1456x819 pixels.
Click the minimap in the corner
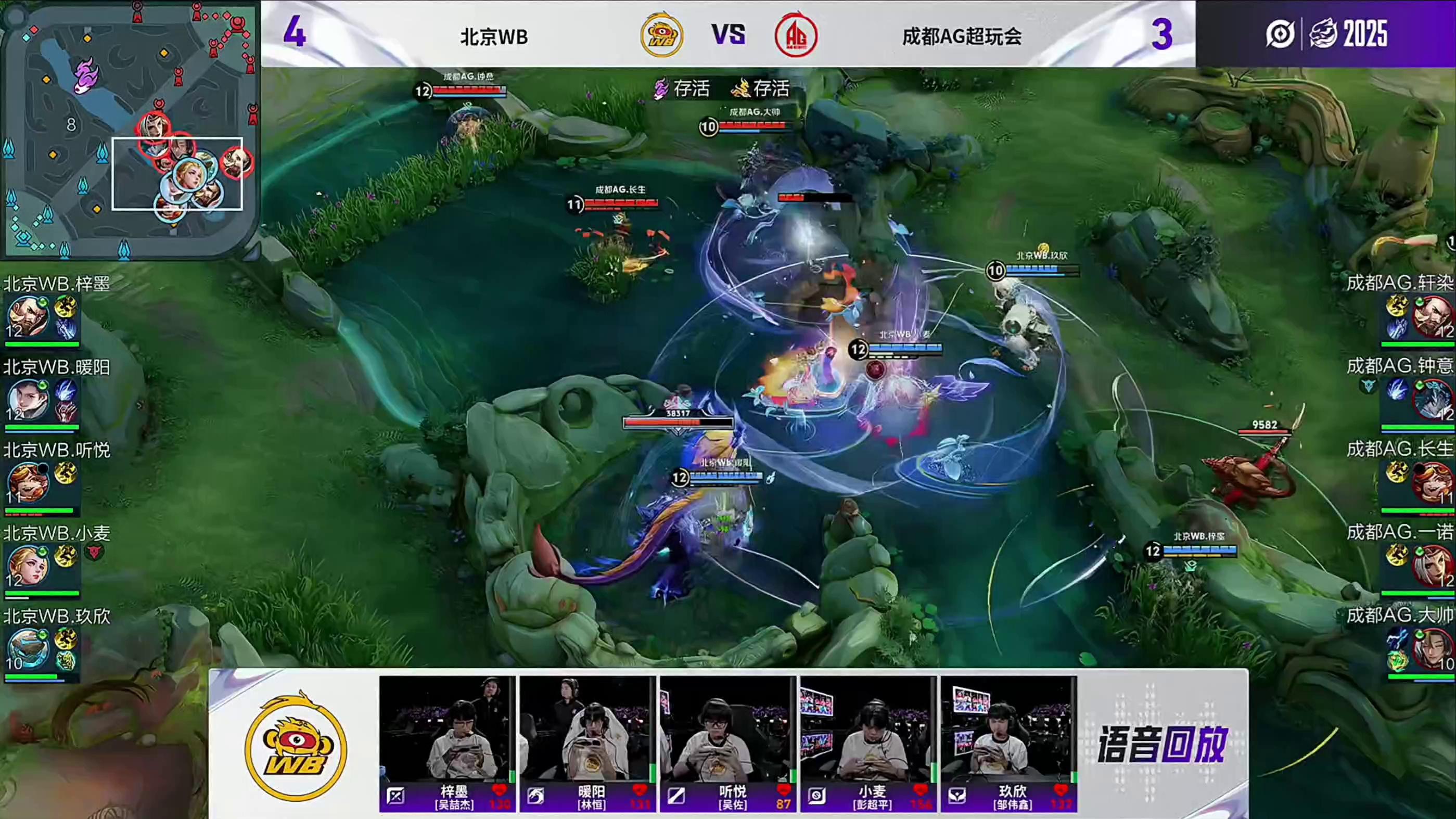130,130
